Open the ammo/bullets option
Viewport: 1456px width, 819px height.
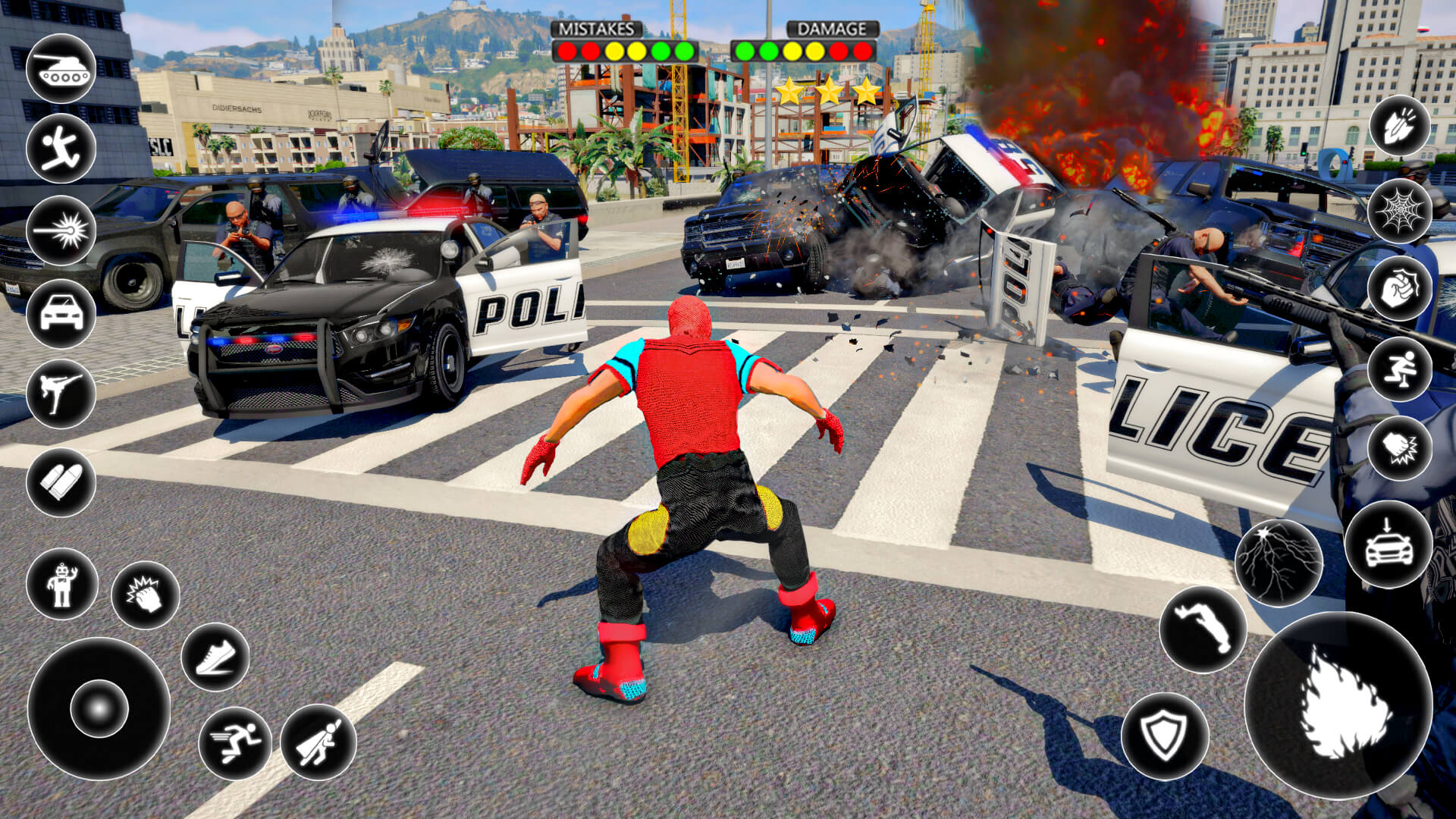[x=61, y=482]
